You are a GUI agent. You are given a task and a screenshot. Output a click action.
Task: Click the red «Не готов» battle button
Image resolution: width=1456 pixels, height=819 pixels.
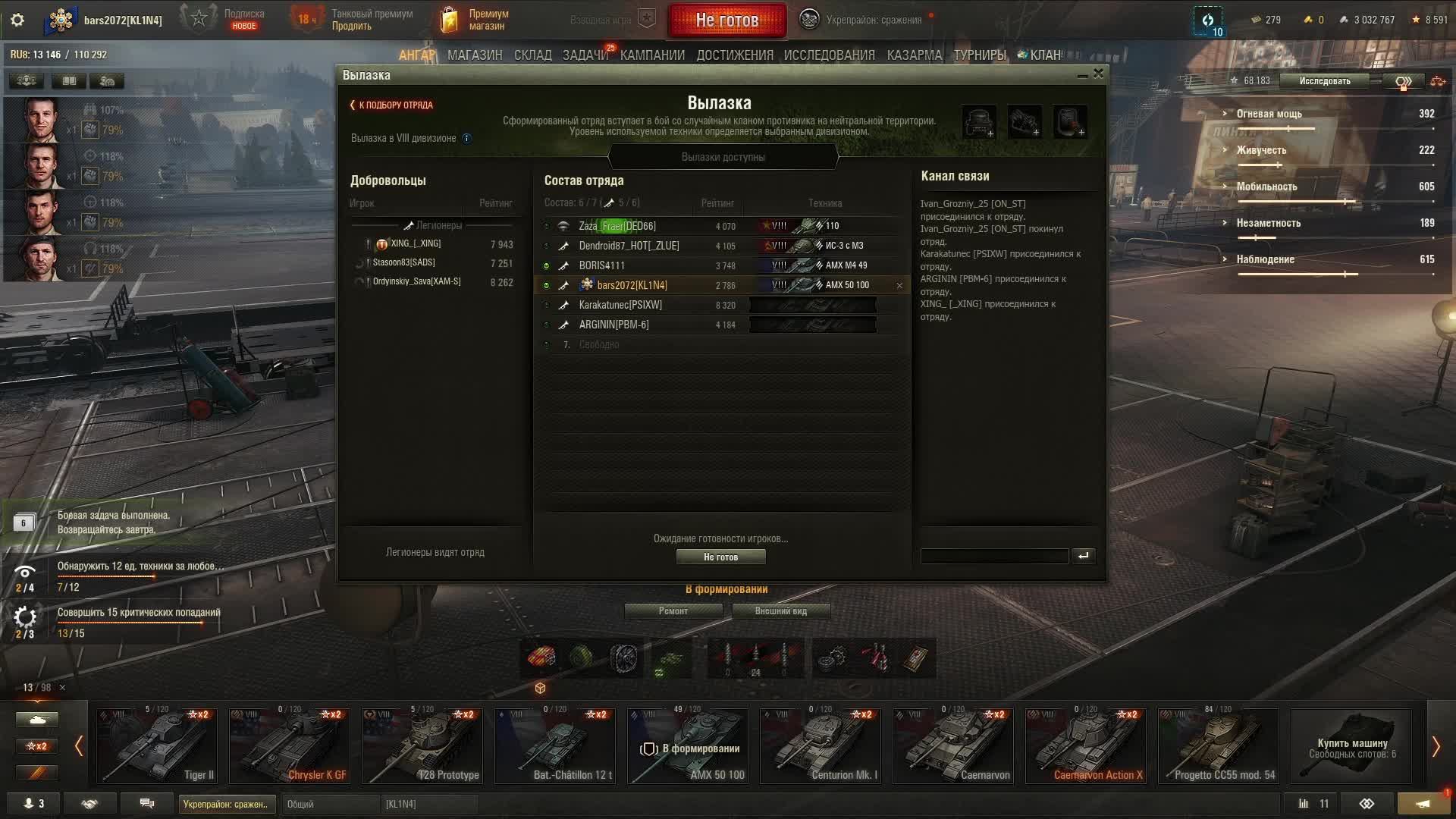[x=726, y=20]
